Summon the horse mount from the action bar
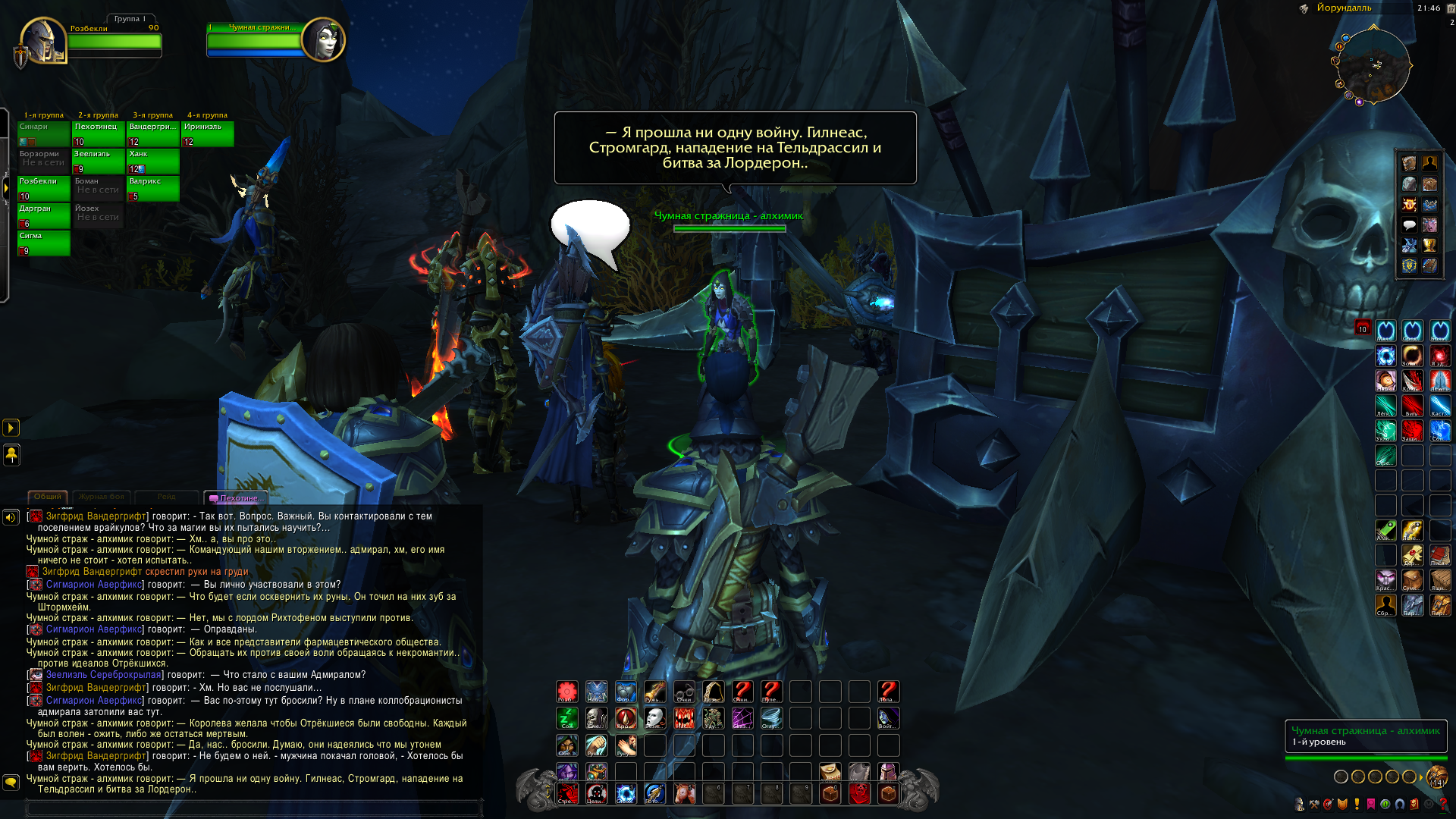The width and height of the screenshot is (1456, 819). tap(684, 794)
